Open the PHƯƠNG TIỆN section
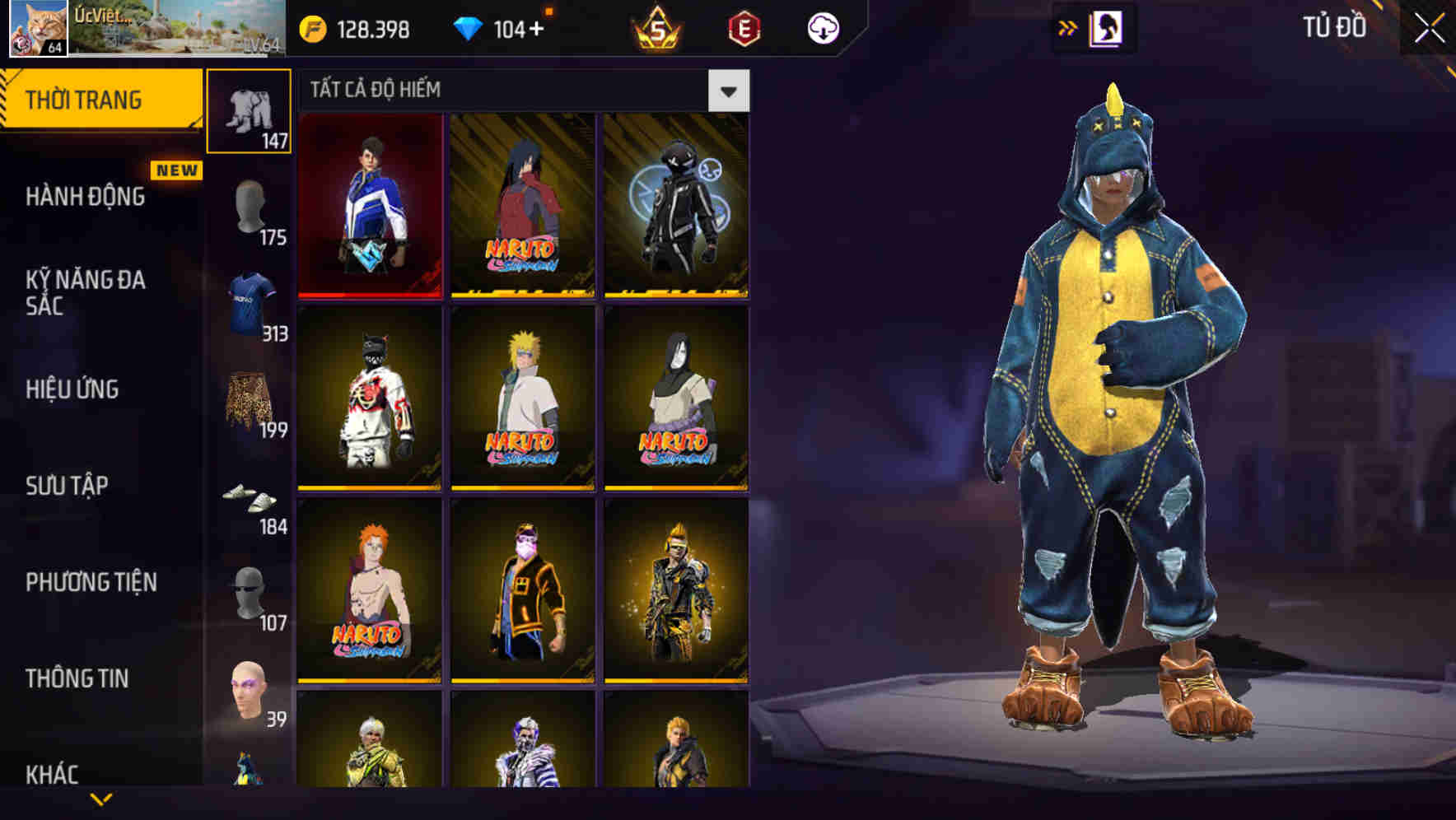 click(x=91, y=581)
